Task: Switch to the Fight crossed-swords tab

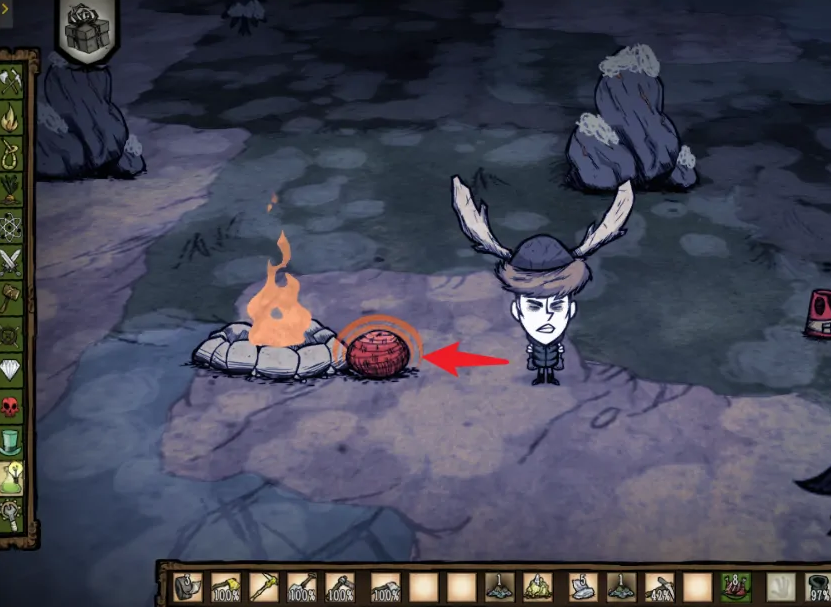Action: point(12,262)
